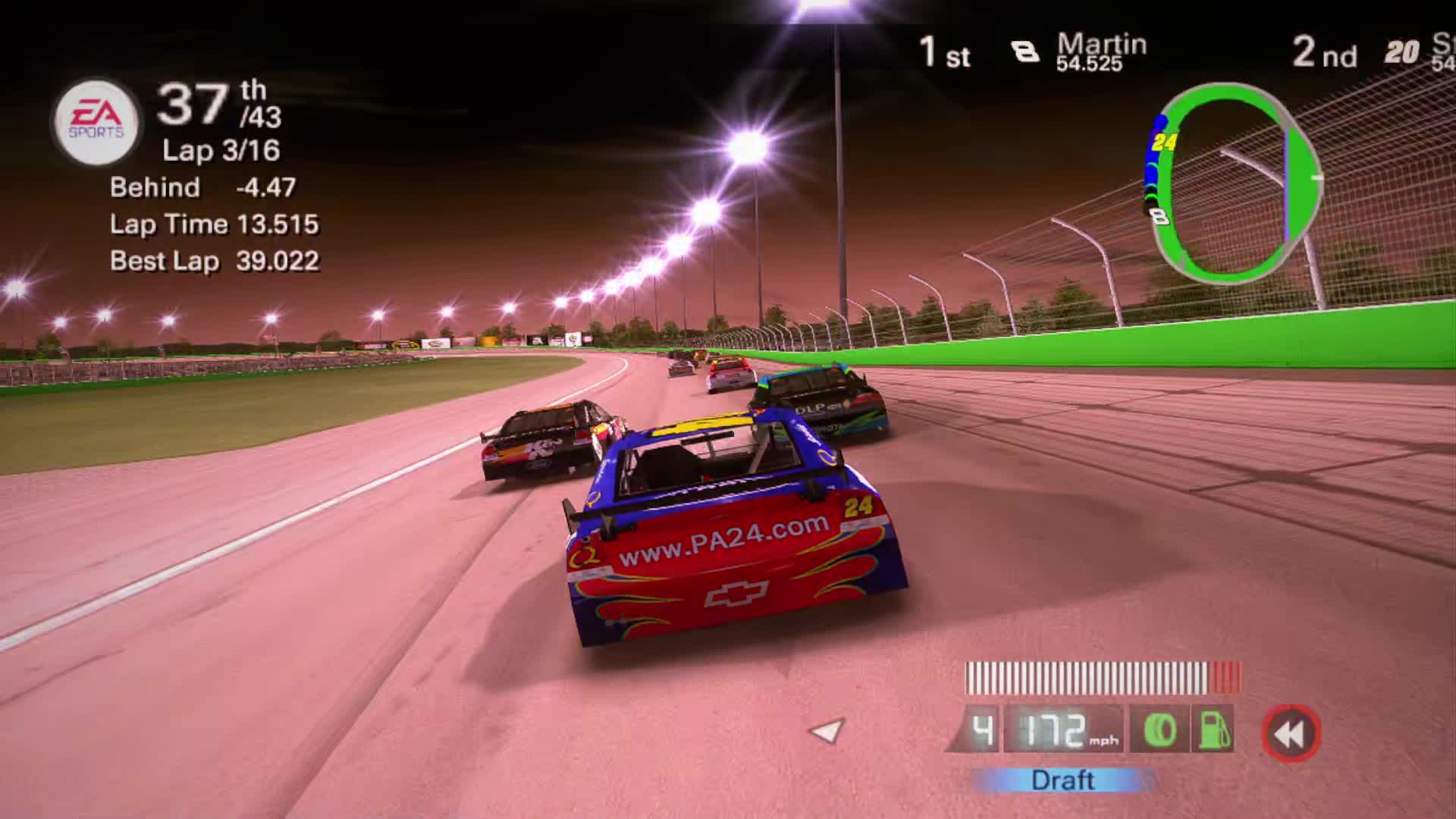The width and height of the screenshot is (1456, 819).
Task: Select the fuel pump gauge icon
Action: pyautogui.click(x=1213, y=730)
